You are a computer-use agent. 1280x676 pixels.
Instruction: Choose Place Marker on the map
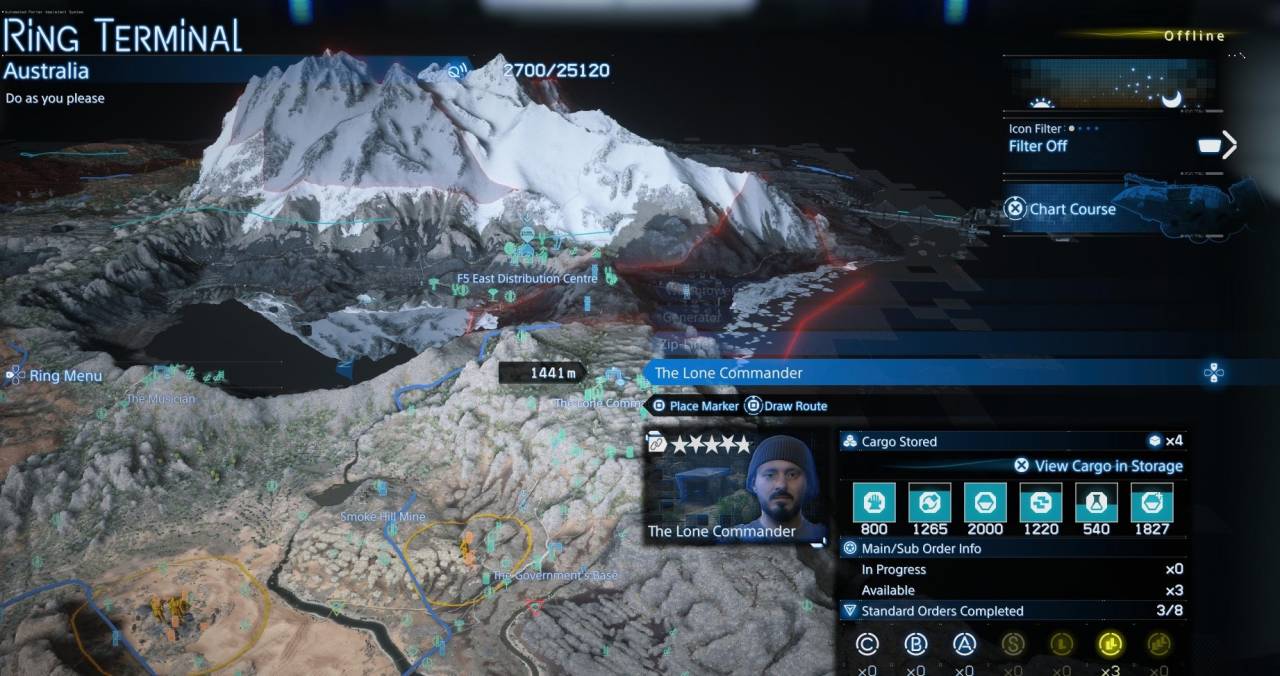(696, 406)
